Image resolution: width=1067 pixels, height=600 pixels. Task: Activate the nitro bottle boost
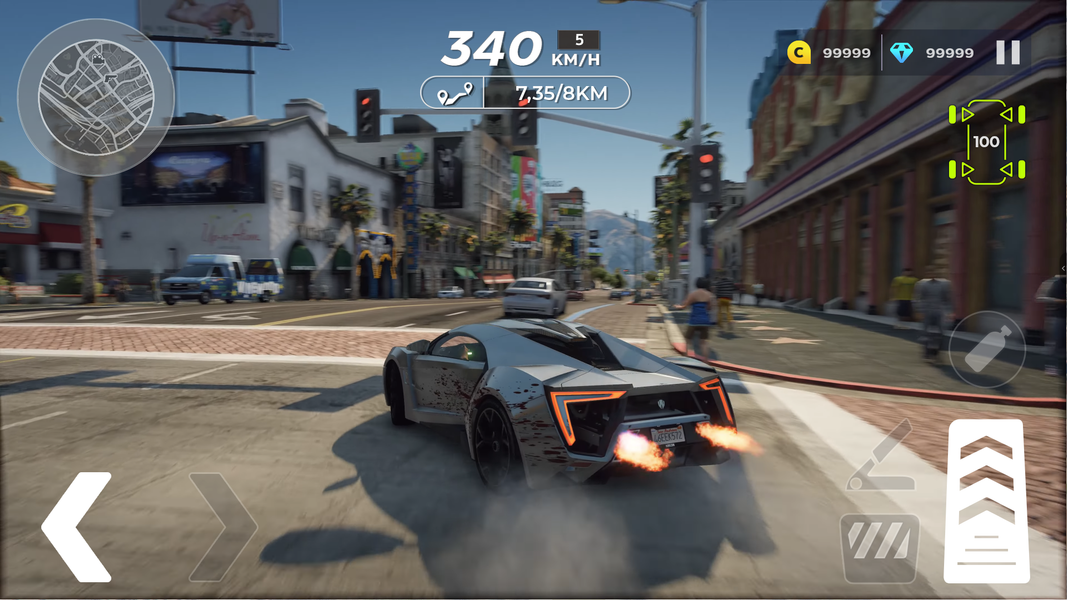[x=986, y=349]
